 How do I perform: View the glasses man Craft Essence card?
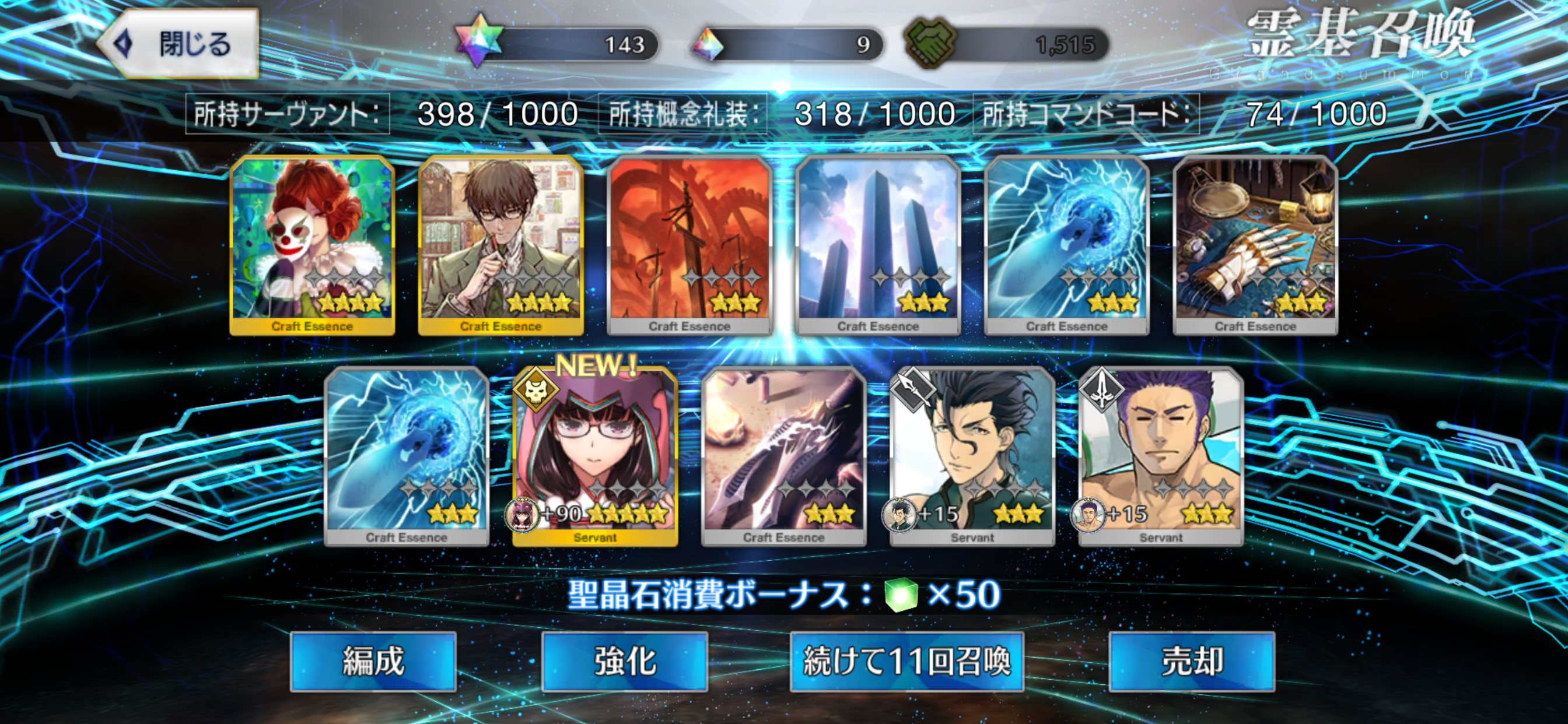click(501, 245)
